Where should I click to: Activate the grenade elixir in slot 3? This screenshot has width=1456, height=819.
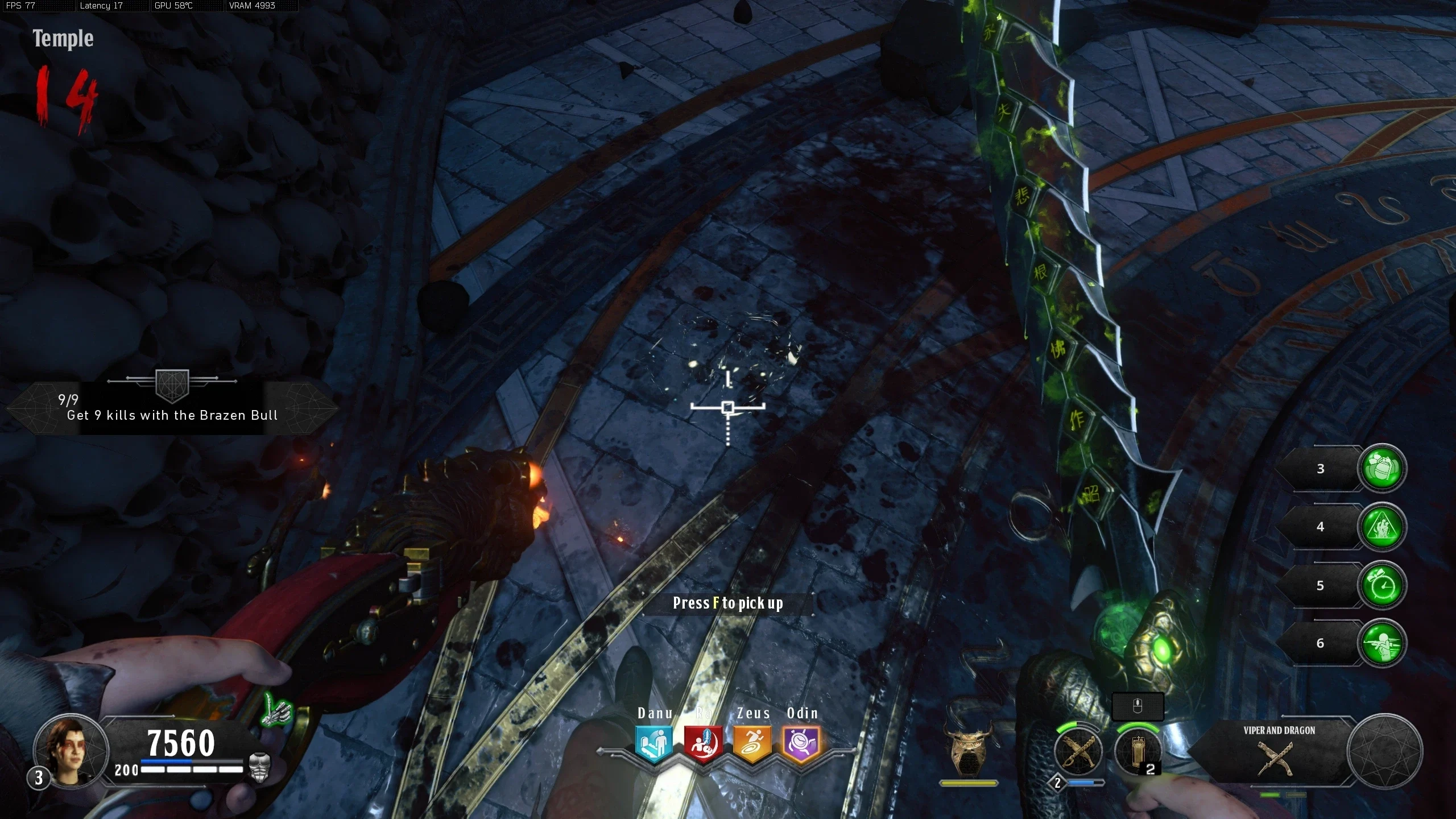point(1382,468)
